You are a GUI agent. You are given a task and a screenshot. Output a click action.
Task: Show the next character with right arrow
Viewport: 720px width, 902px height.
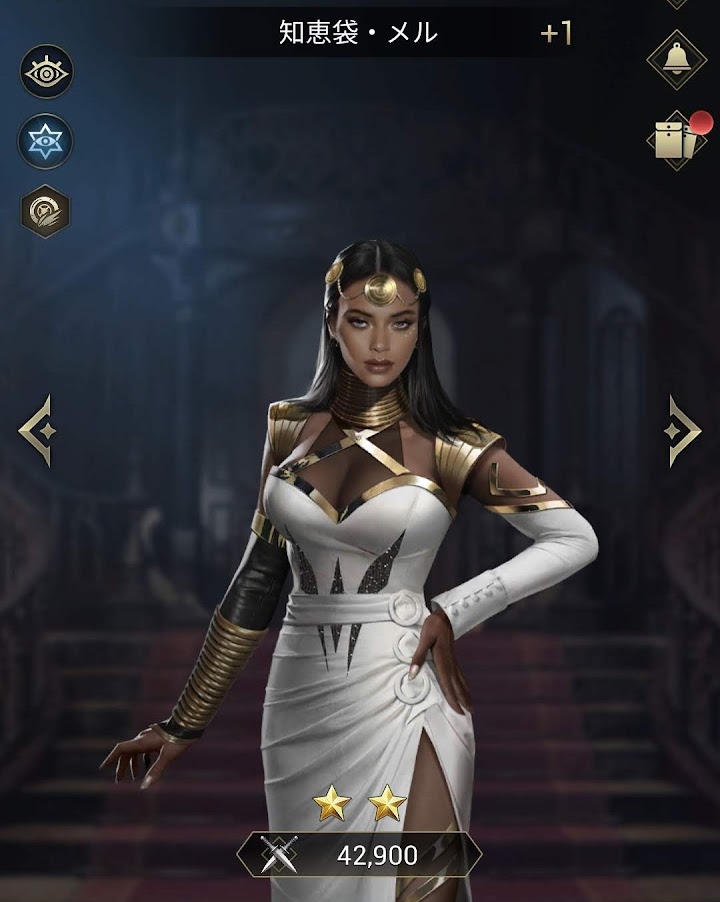point(684,430)
